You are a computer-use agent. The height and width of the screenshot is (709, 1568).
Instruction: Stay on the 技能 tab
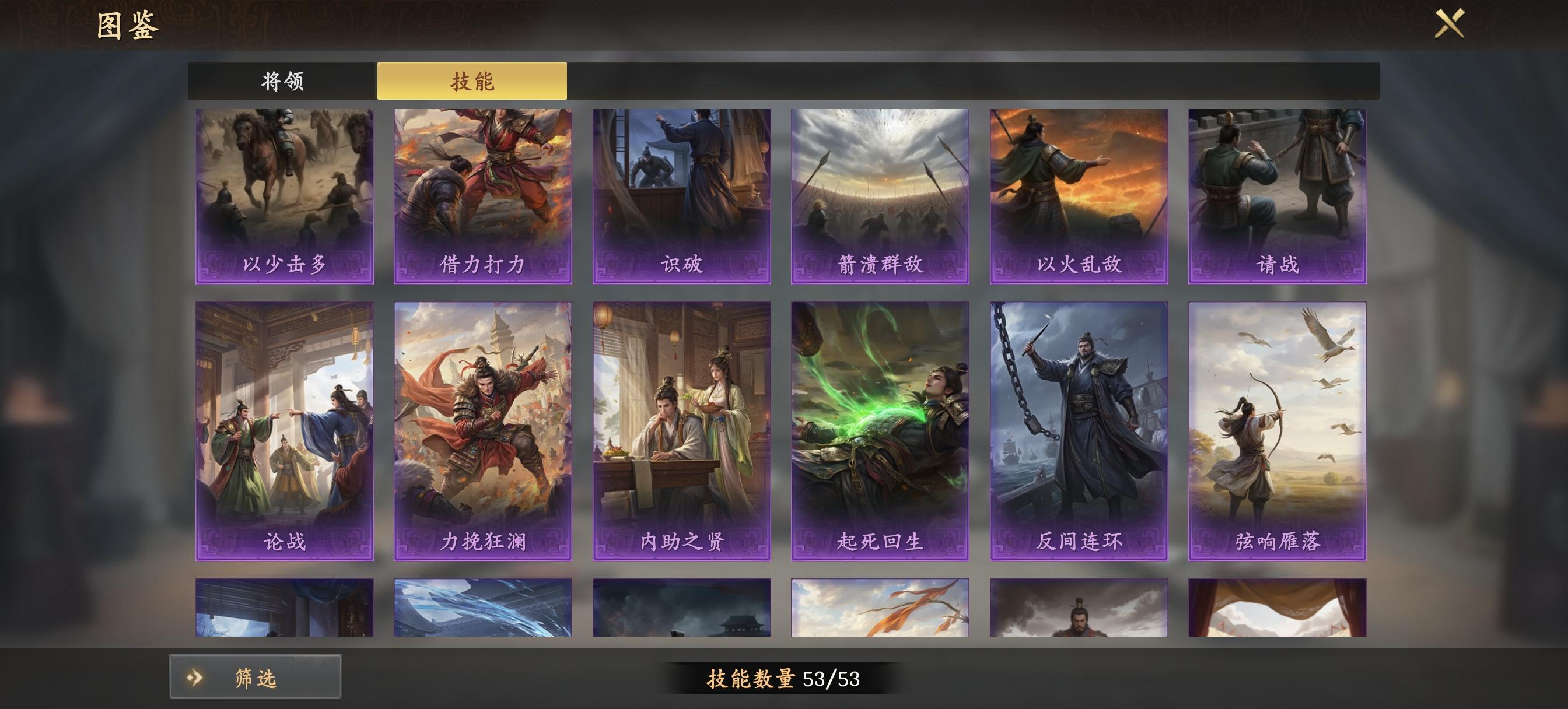tap(474, 80)
